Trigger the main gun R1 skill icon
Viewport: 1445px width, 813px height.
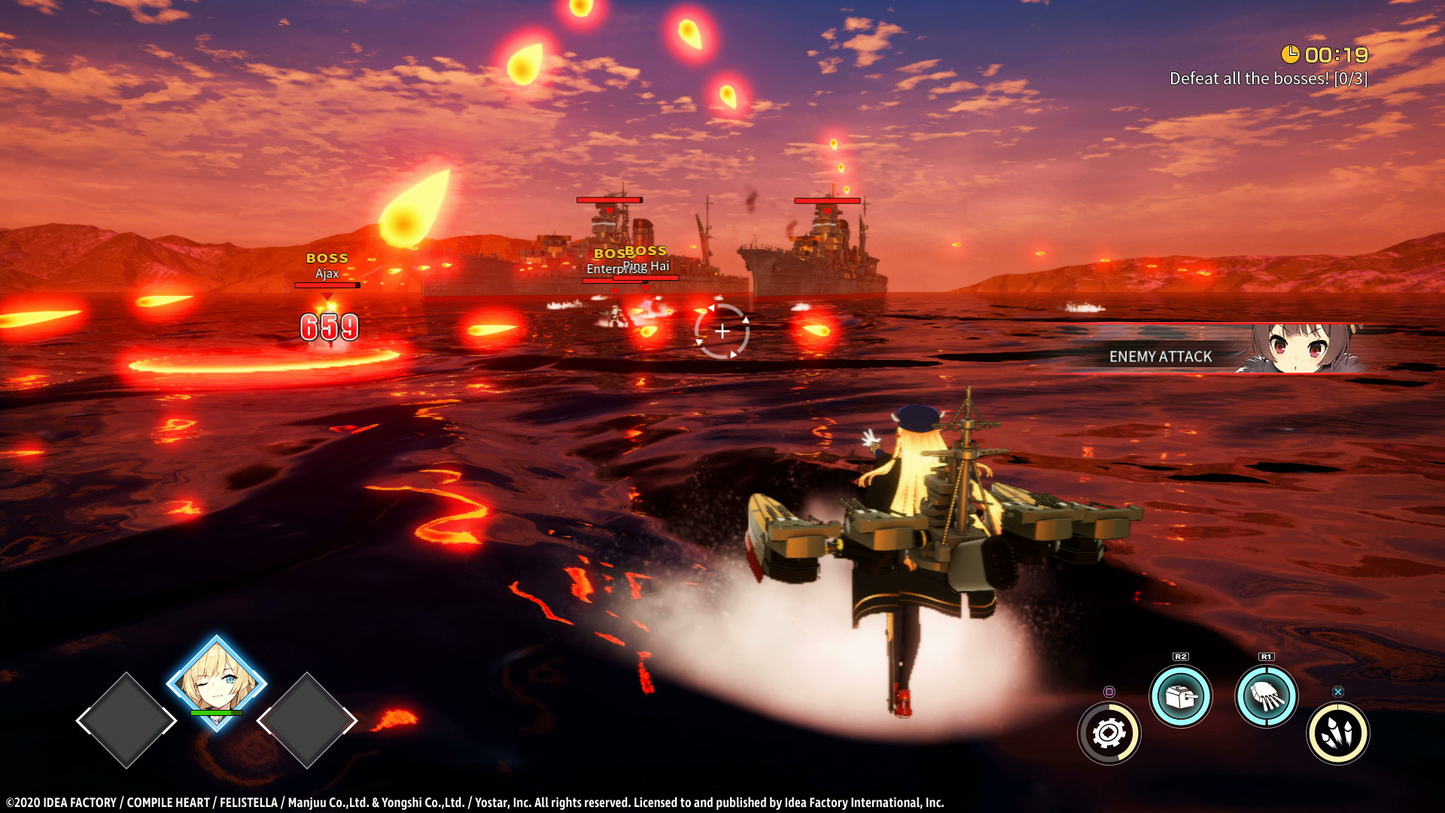pyautogui.click(x=1266, y=695)
